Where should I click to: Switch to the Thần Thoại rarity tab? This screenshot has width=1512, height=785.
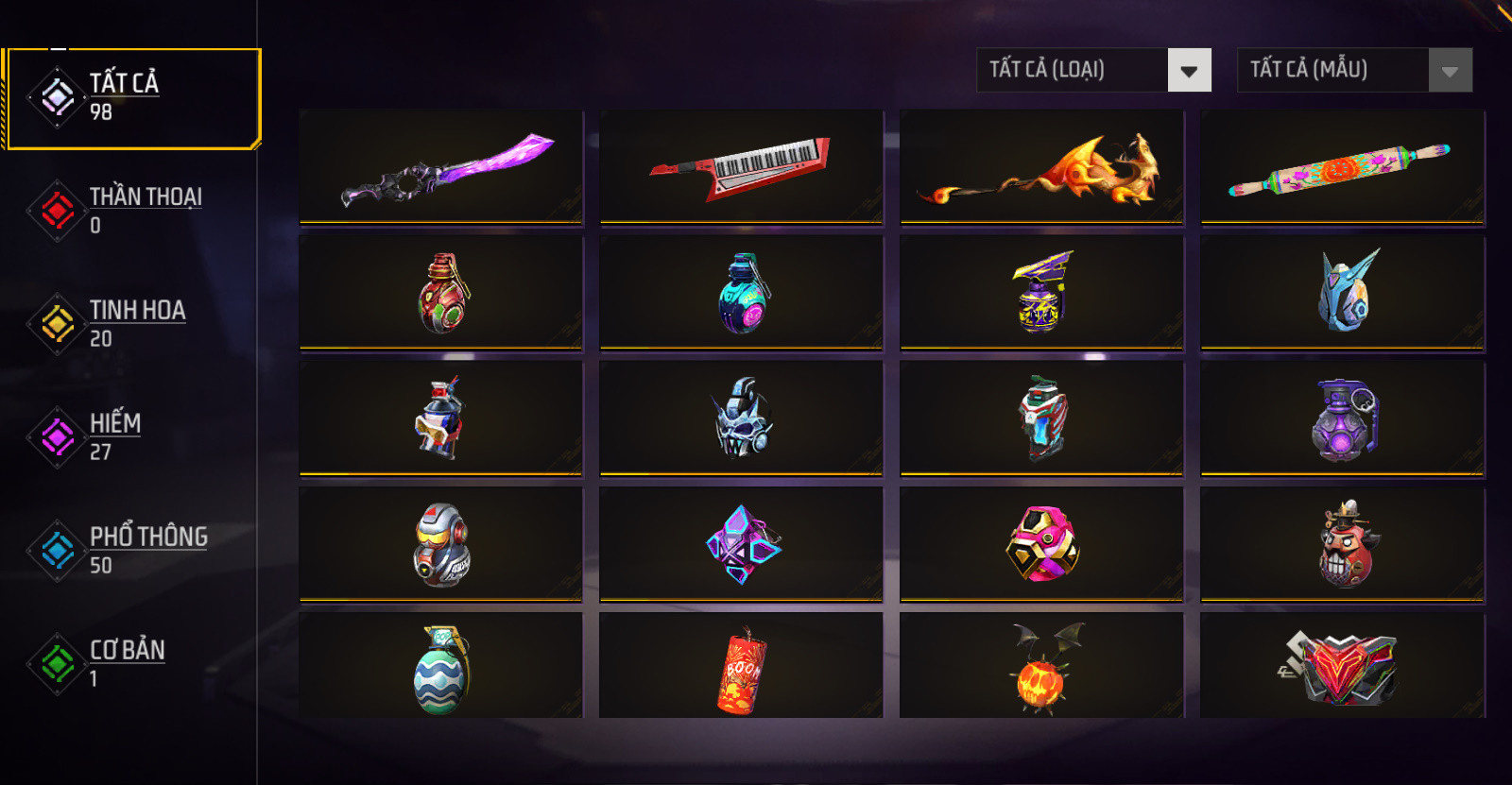pyautogui.click(x=130, y=210)
